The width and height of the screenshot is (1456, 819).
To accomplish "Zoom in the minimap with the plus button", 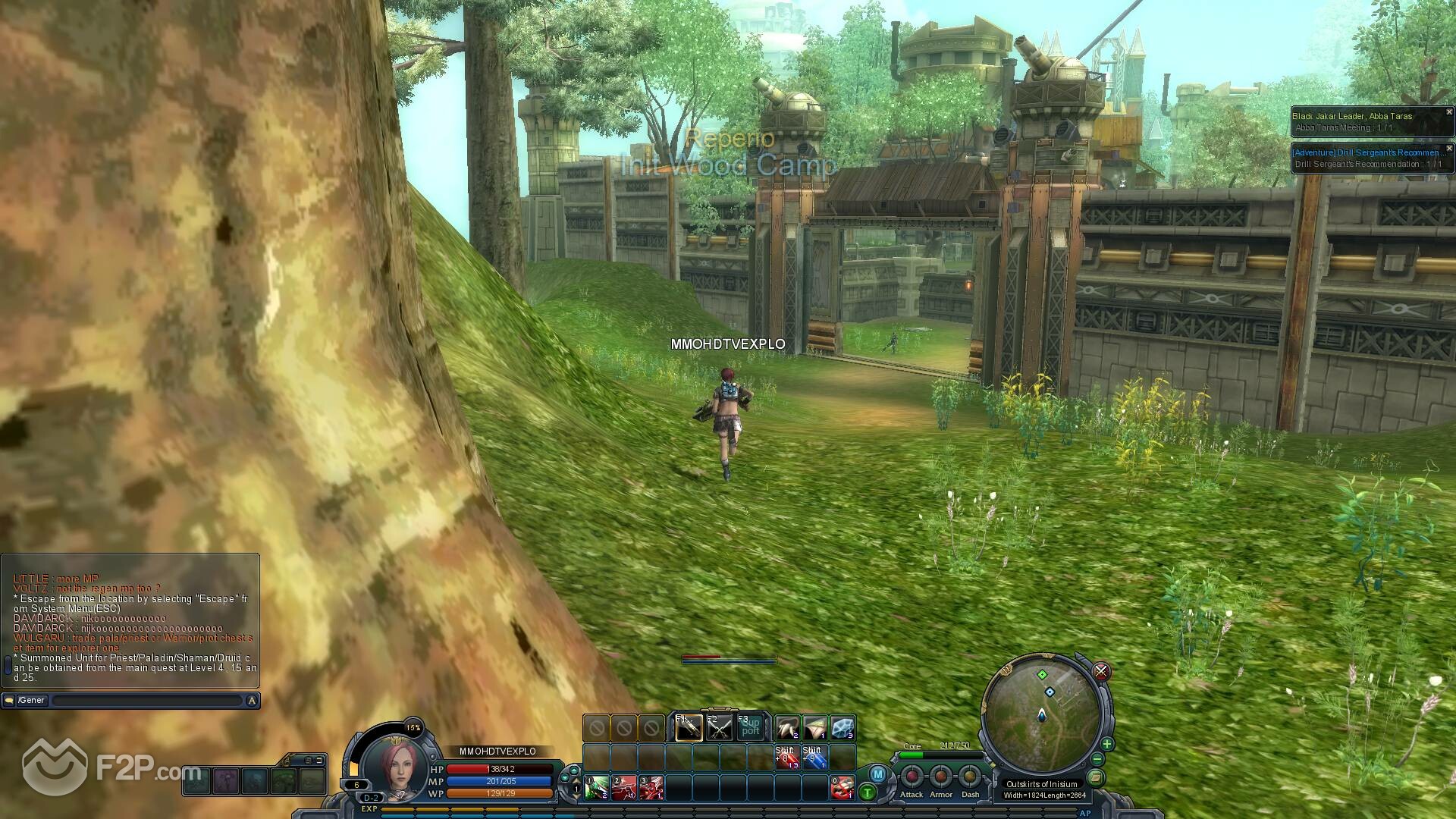I will [x=1107, y=744].
